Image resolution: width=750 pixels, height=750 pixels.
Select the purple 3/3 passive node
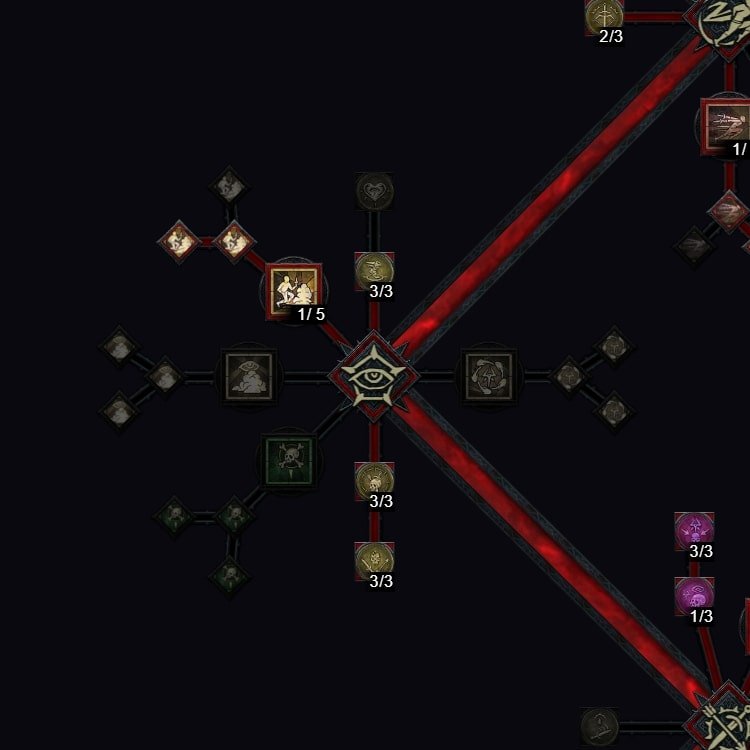click(x=694, y=530)
